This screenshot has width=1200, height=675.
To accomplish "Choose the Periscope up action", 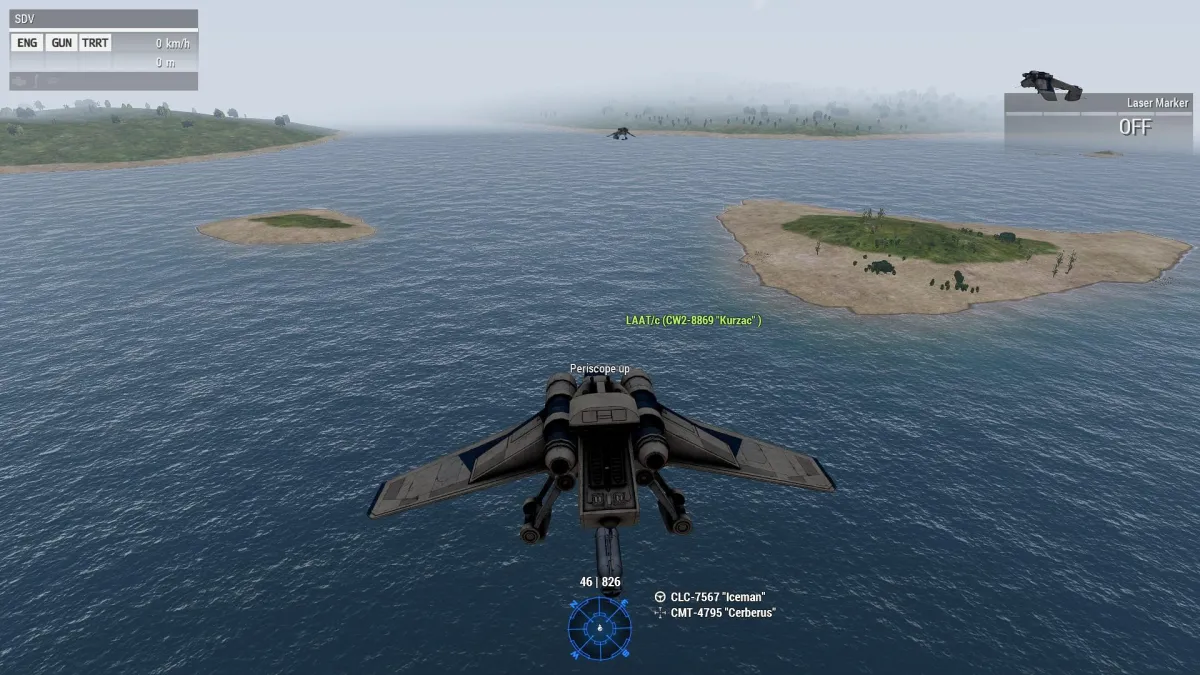I will (x=600, y=369).
